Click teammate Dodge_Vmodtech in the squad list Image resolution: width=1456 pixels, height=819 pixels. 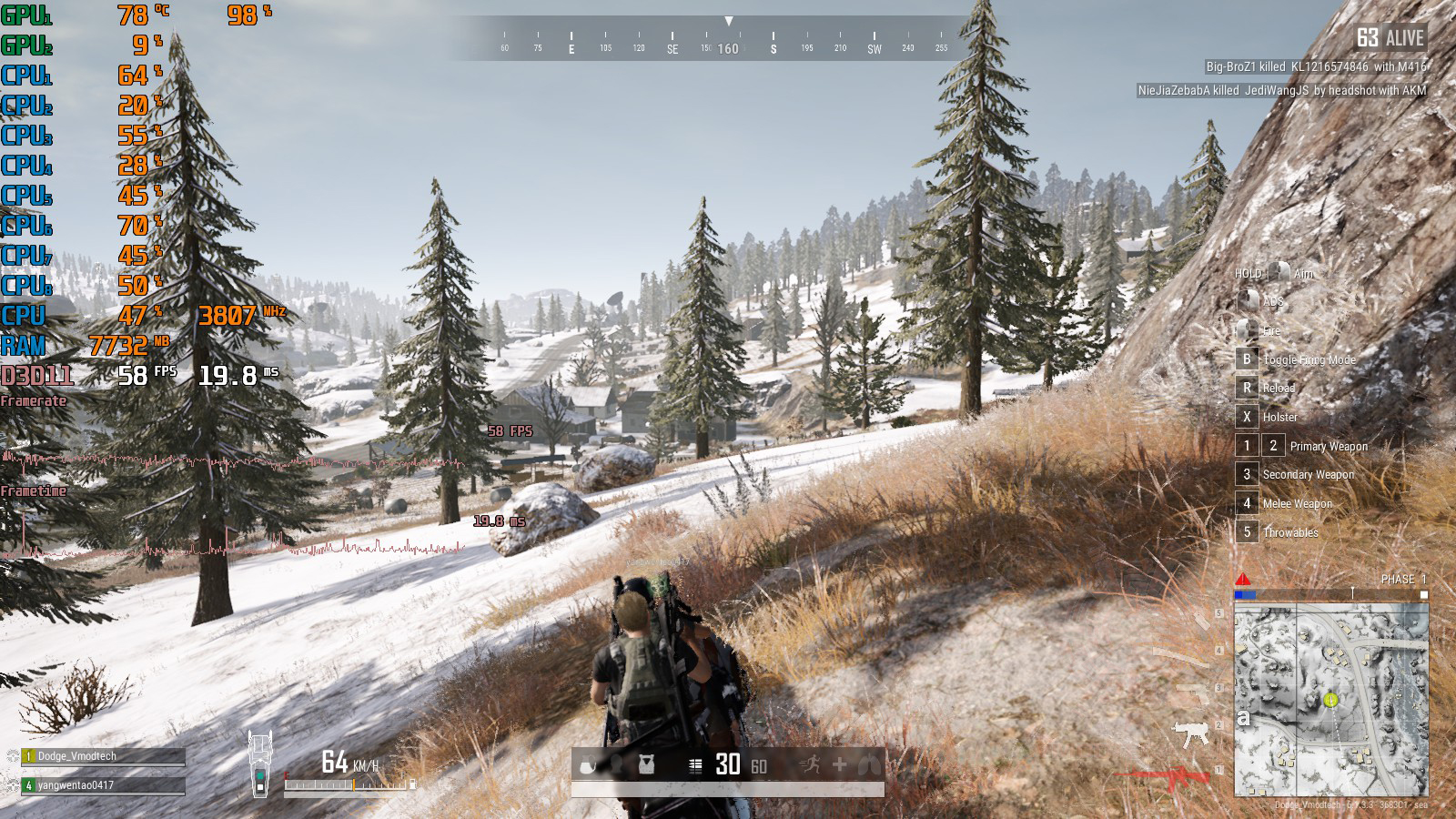point(103,756)
